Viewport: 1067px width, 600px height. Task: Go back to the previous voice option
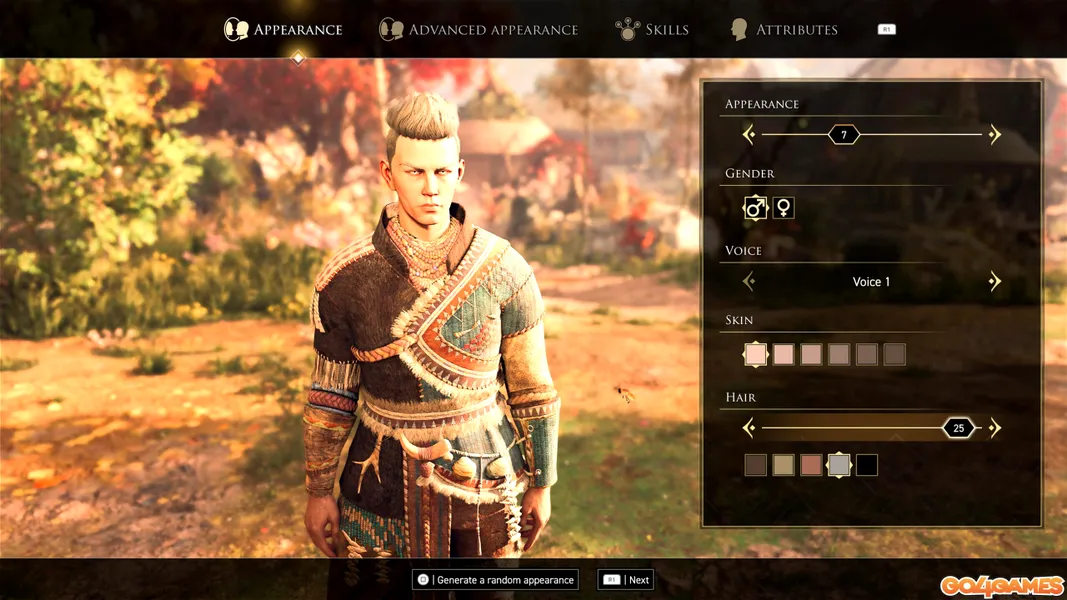749,282
